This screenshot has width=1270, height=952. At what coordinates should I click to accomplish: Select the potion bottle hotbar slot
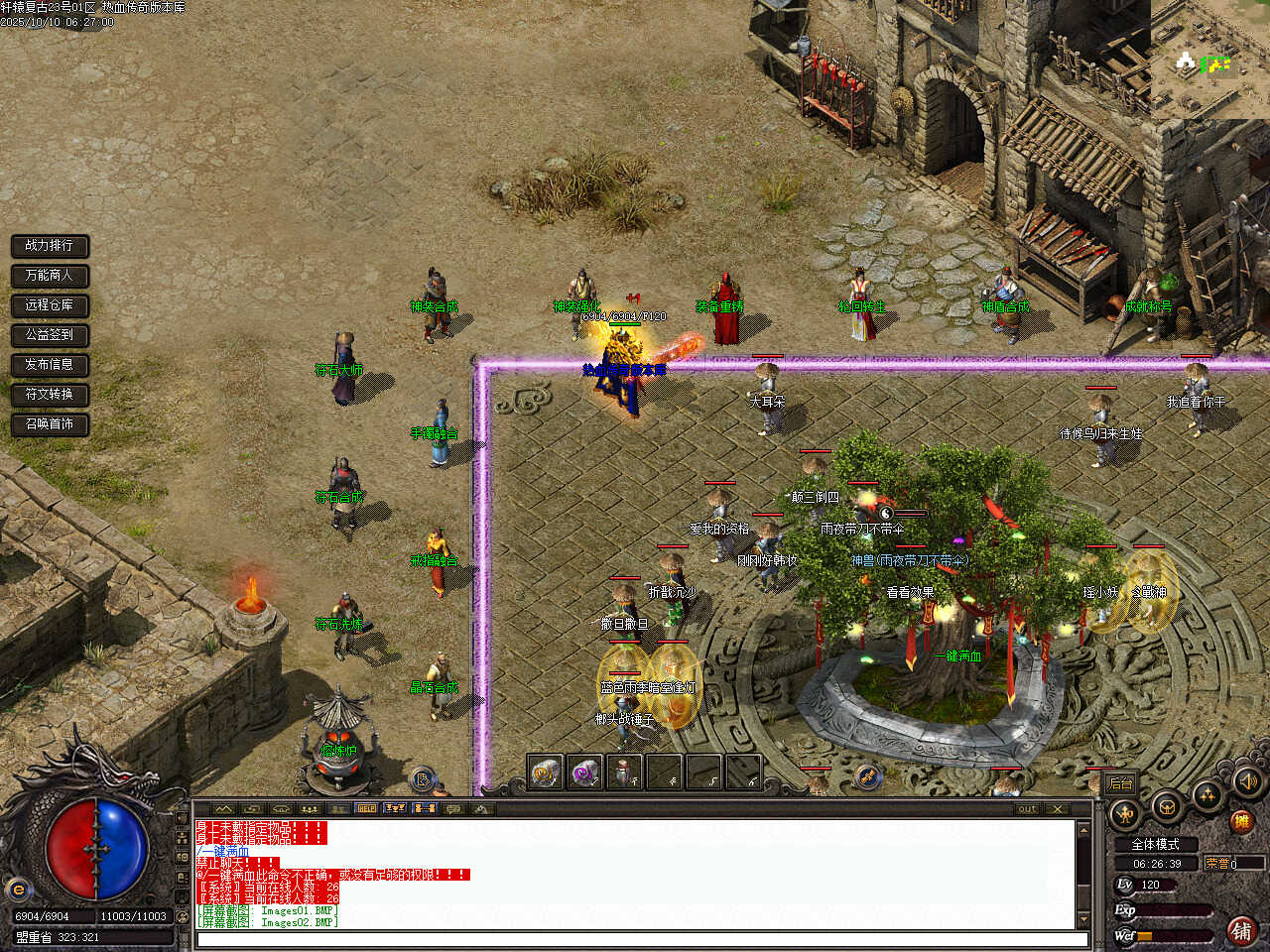625,772
